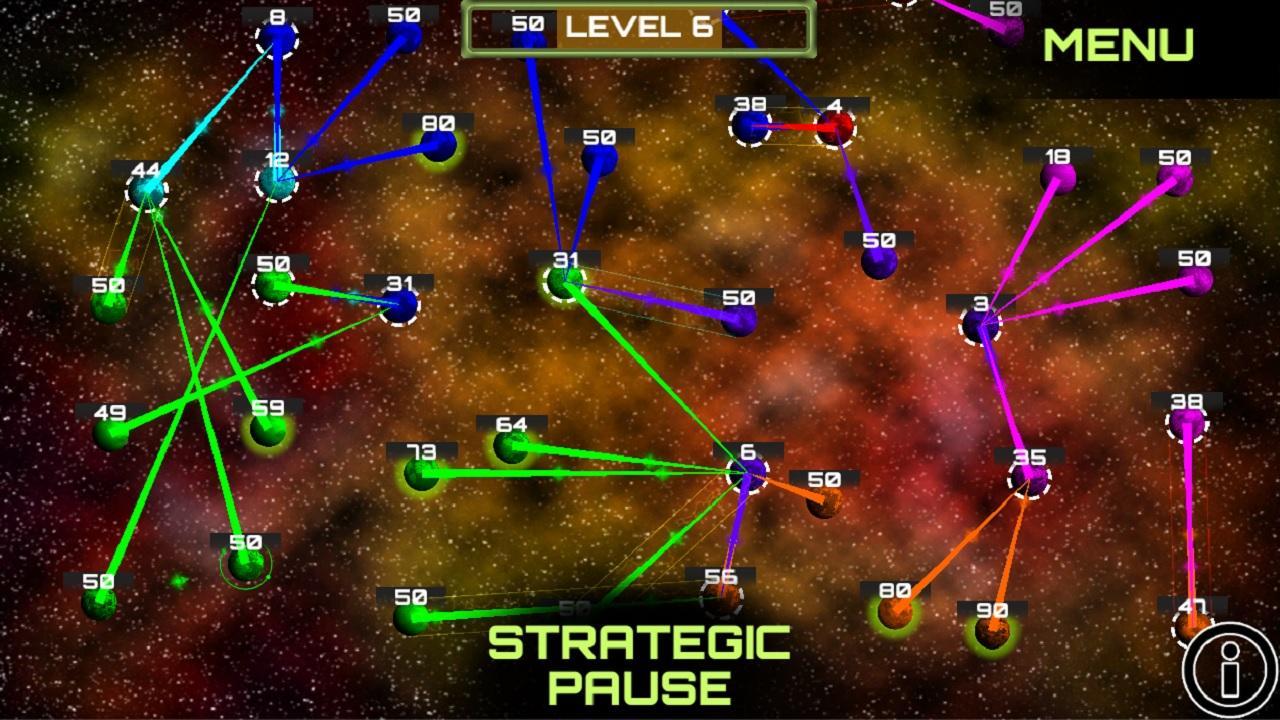Screen dimensions: 1280x720
Task: Pick the dark blue planet numbered 3
Action: 980,324
